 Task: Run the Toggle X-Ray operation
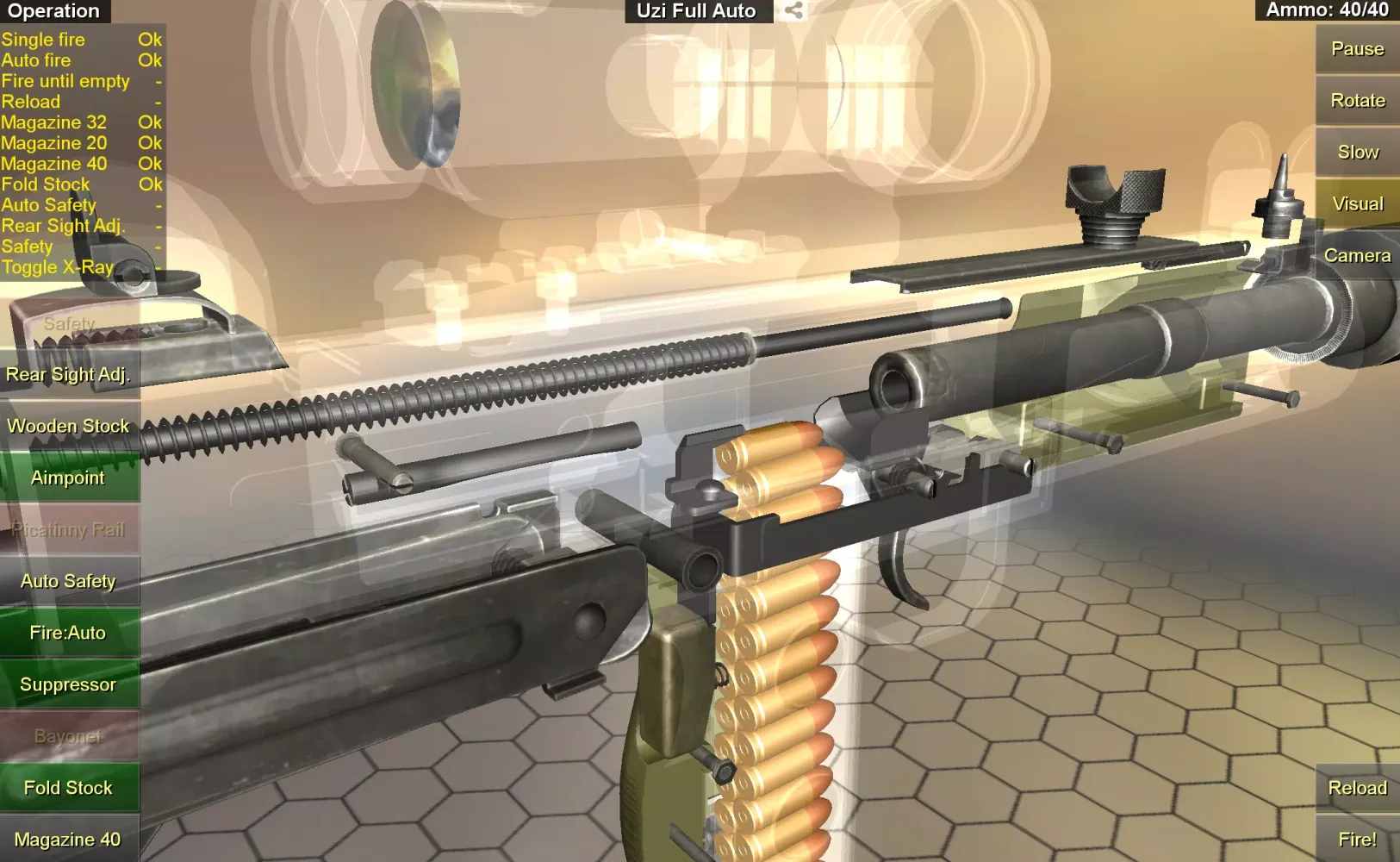(58, 267)
